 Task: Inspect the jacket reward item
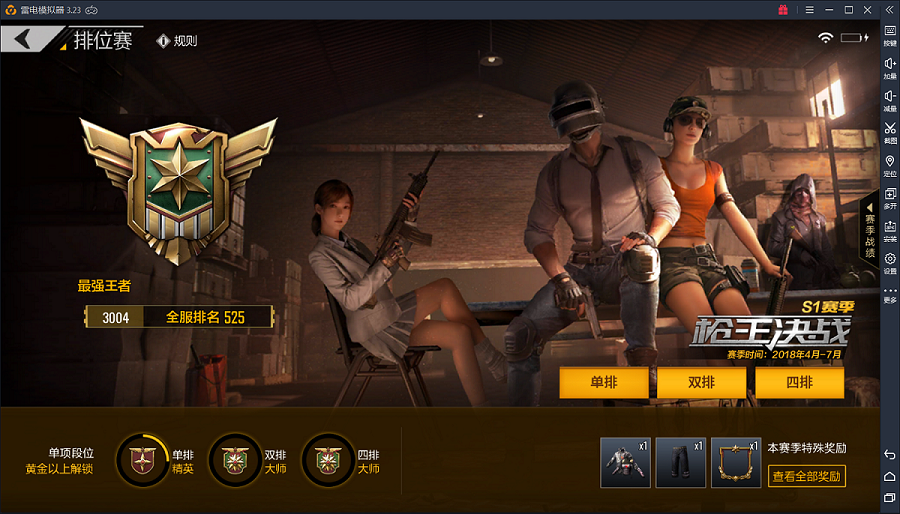[x=625, y=462]
